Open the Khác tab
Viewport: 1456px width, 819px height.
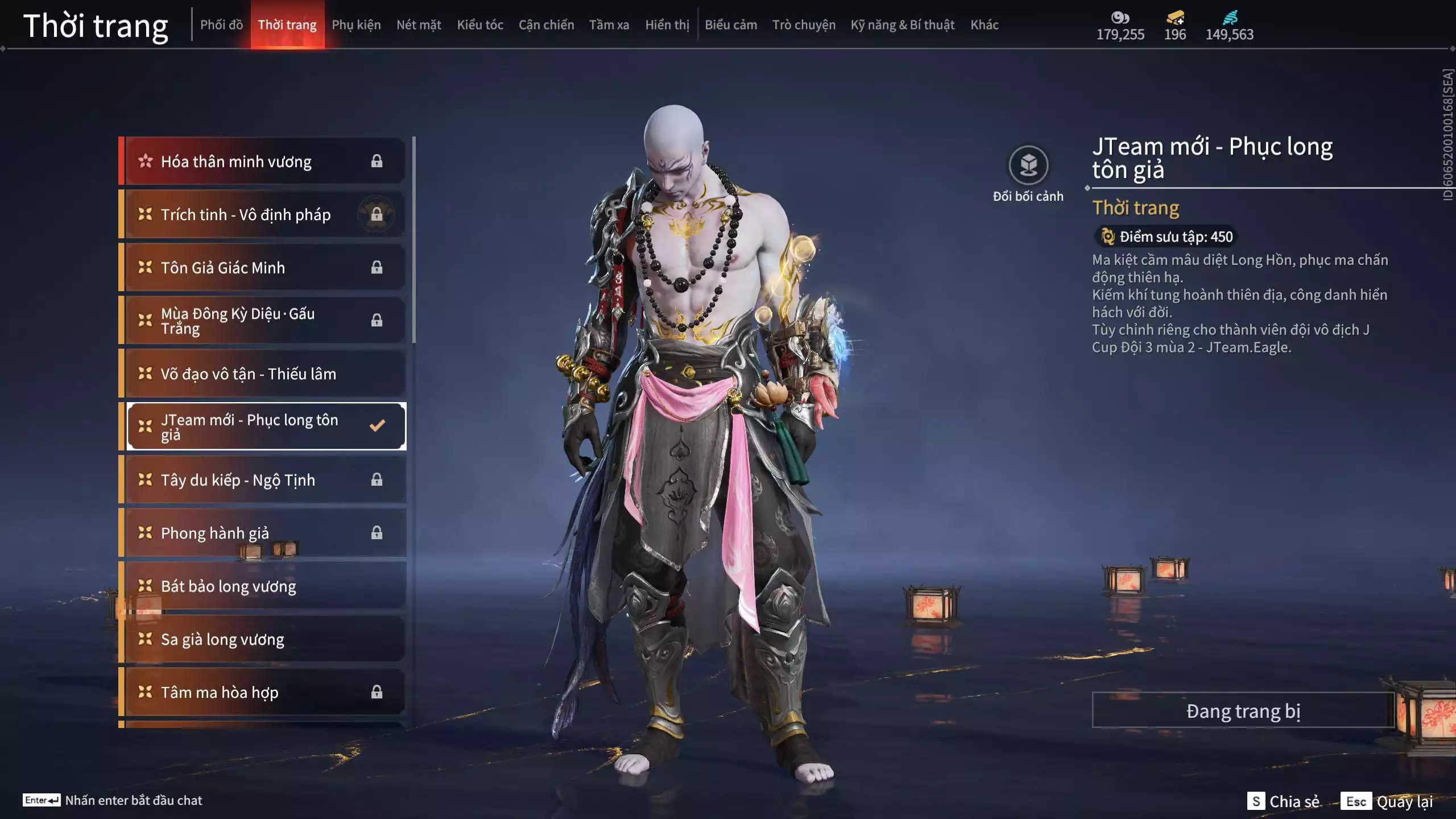(x=985, y=25)
